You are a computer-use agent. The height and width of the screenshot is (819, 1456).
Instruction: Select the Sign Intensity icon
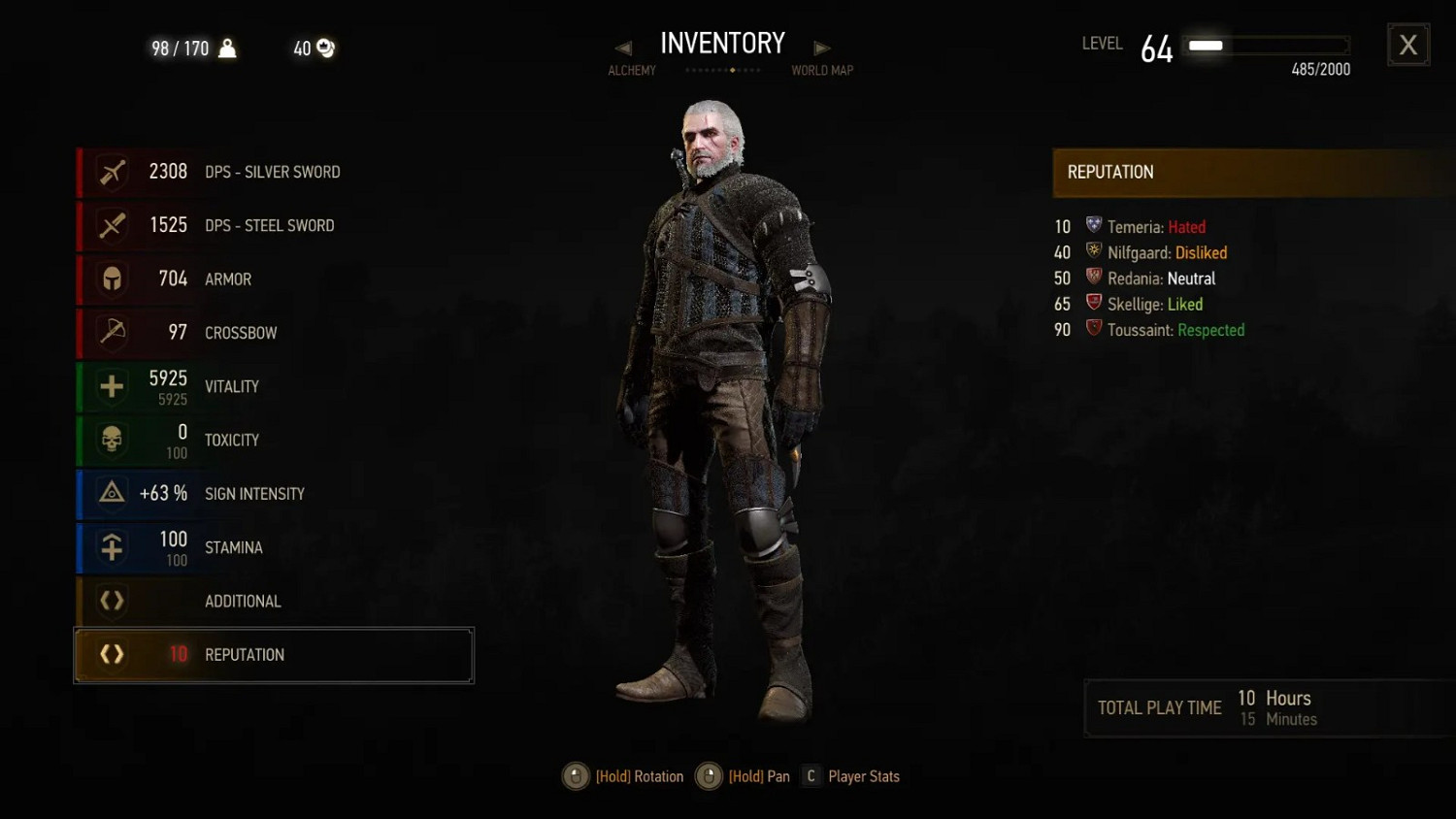pyautogui.click(x=111, y=493)
